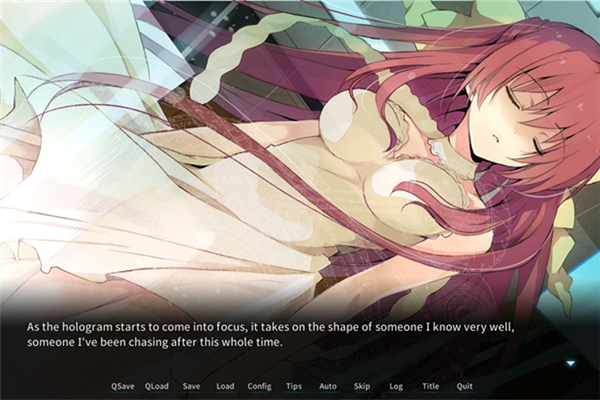This screenshot has width=600, height=400.
Task: Show the Tips screen
Action: [294, 386]
